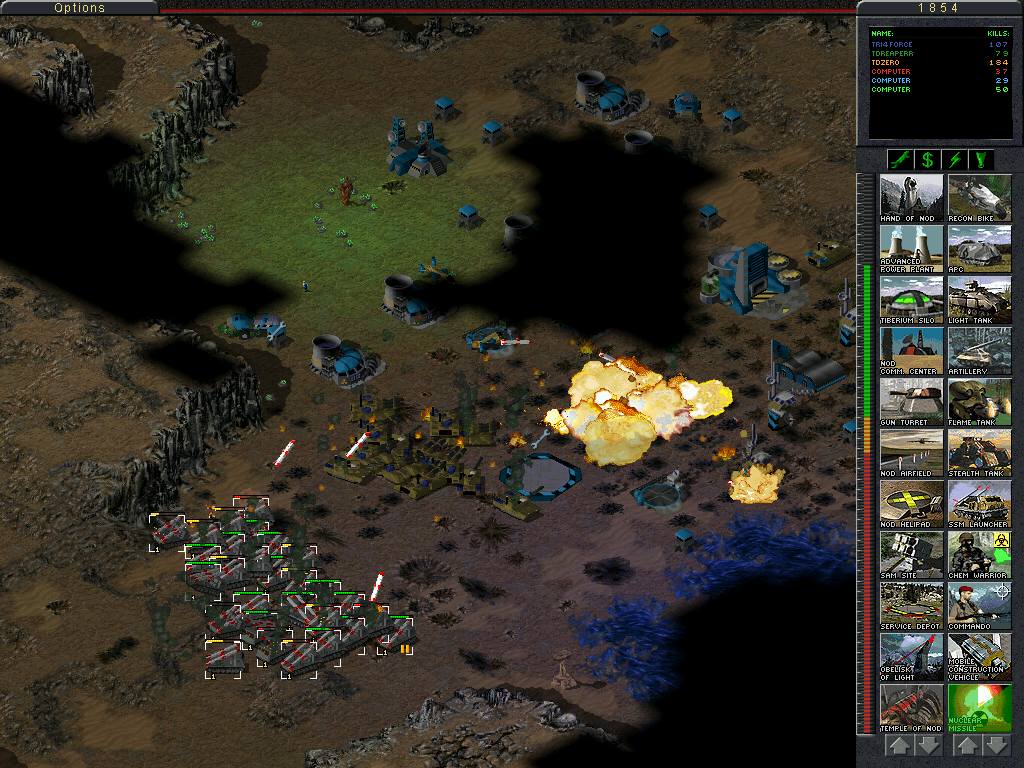The height and width of the screenshot is (768, 1024).
Task: Open the Options menu
Action: pos(79,8)
